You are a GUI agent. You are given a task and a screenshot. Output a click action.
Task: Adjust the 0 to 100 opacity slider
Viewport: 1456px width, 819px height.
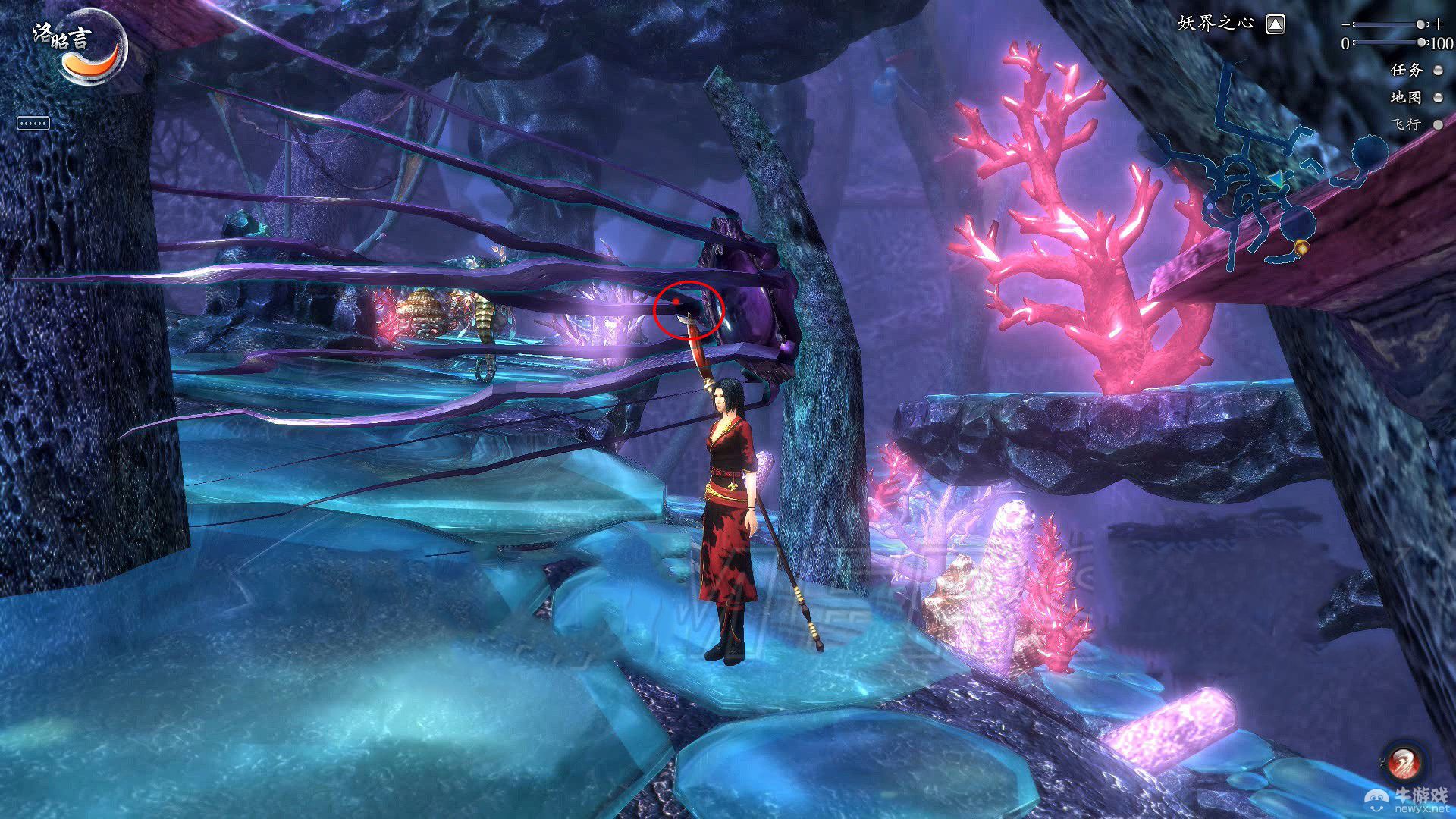pyautogui.click(x=1421, y=42)
